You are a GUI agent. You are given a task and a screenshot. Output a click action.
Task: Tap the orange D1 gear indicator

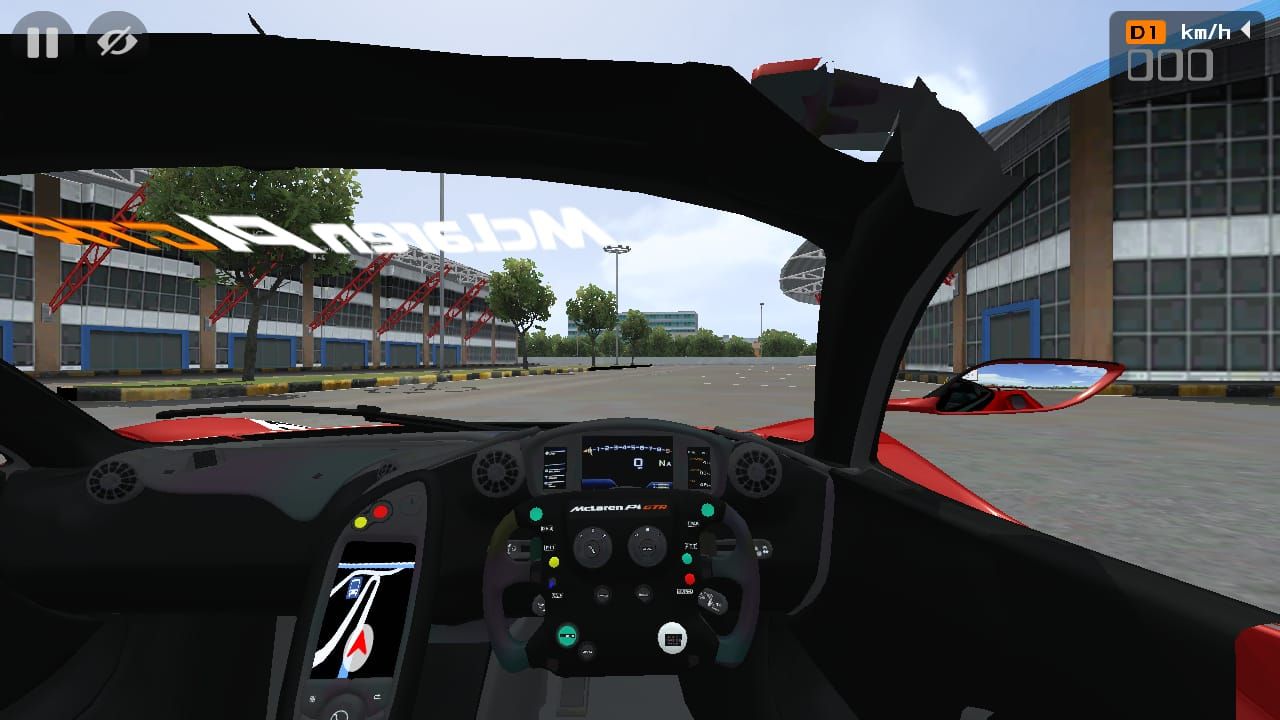(x=1147, y=29)
